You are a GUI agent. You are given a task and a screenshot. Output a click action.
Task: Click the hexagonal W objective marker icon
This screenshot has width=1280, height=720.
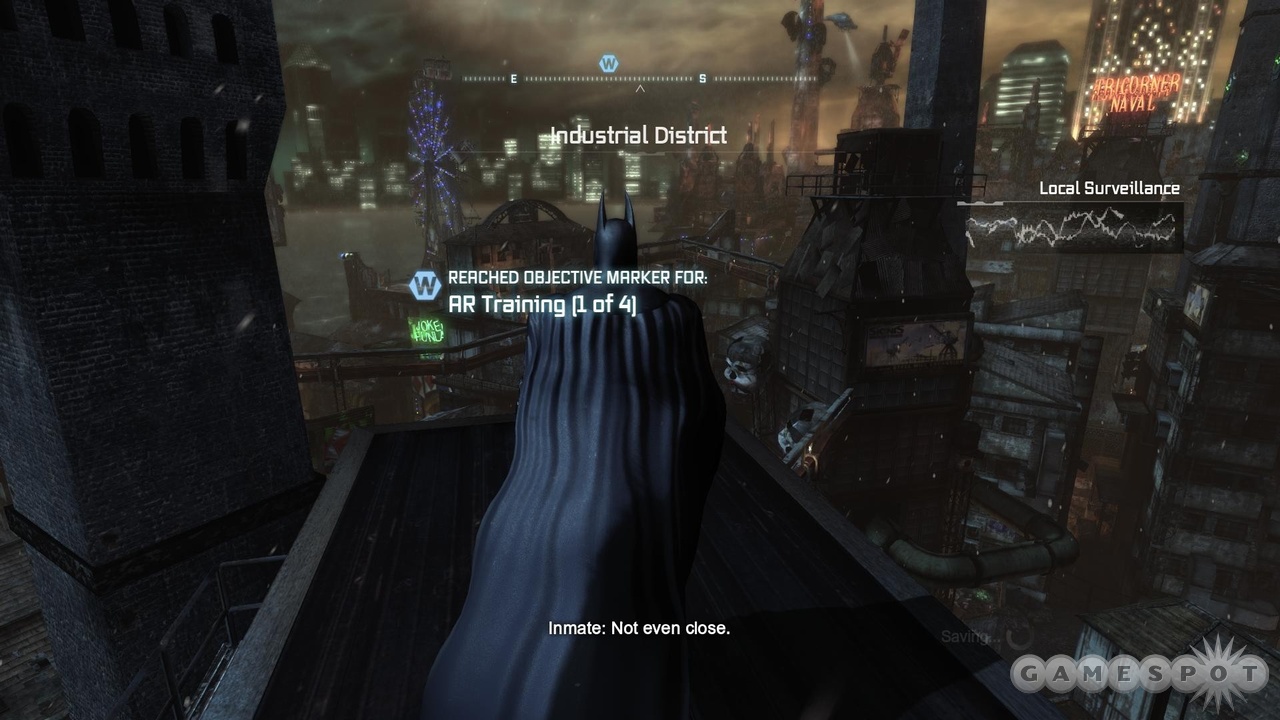tap(427, 283)
